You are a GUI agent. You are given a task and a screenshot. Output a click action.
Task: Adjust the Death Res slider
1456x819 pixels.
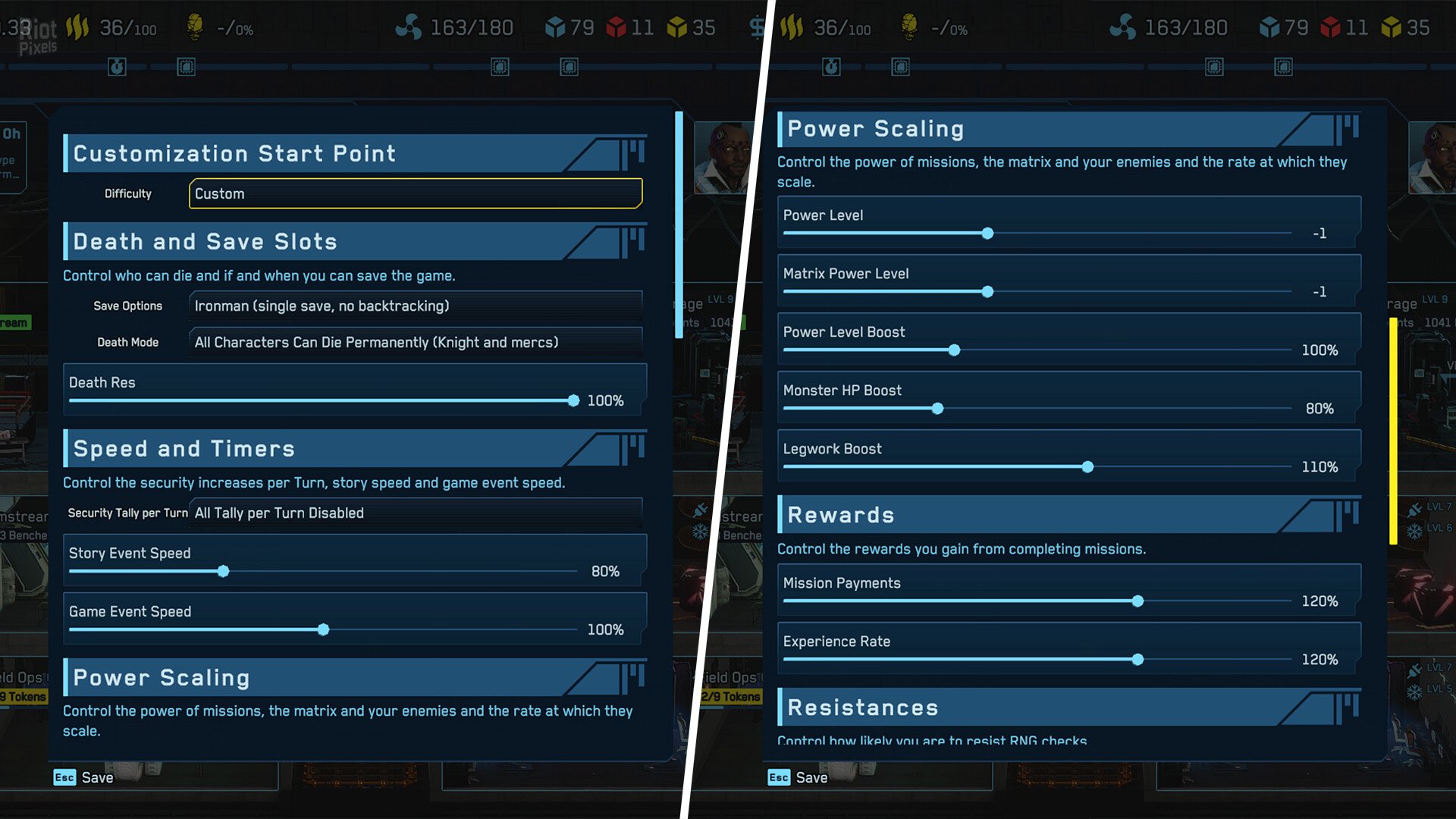tap(573, 400)
